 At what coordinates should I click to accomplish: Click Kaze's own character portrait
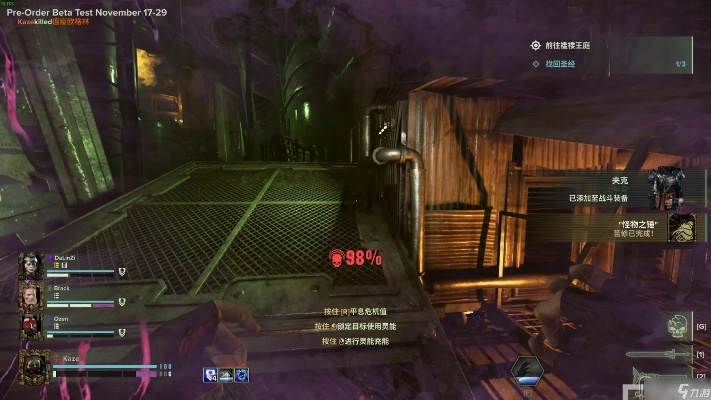coord(35,366)
